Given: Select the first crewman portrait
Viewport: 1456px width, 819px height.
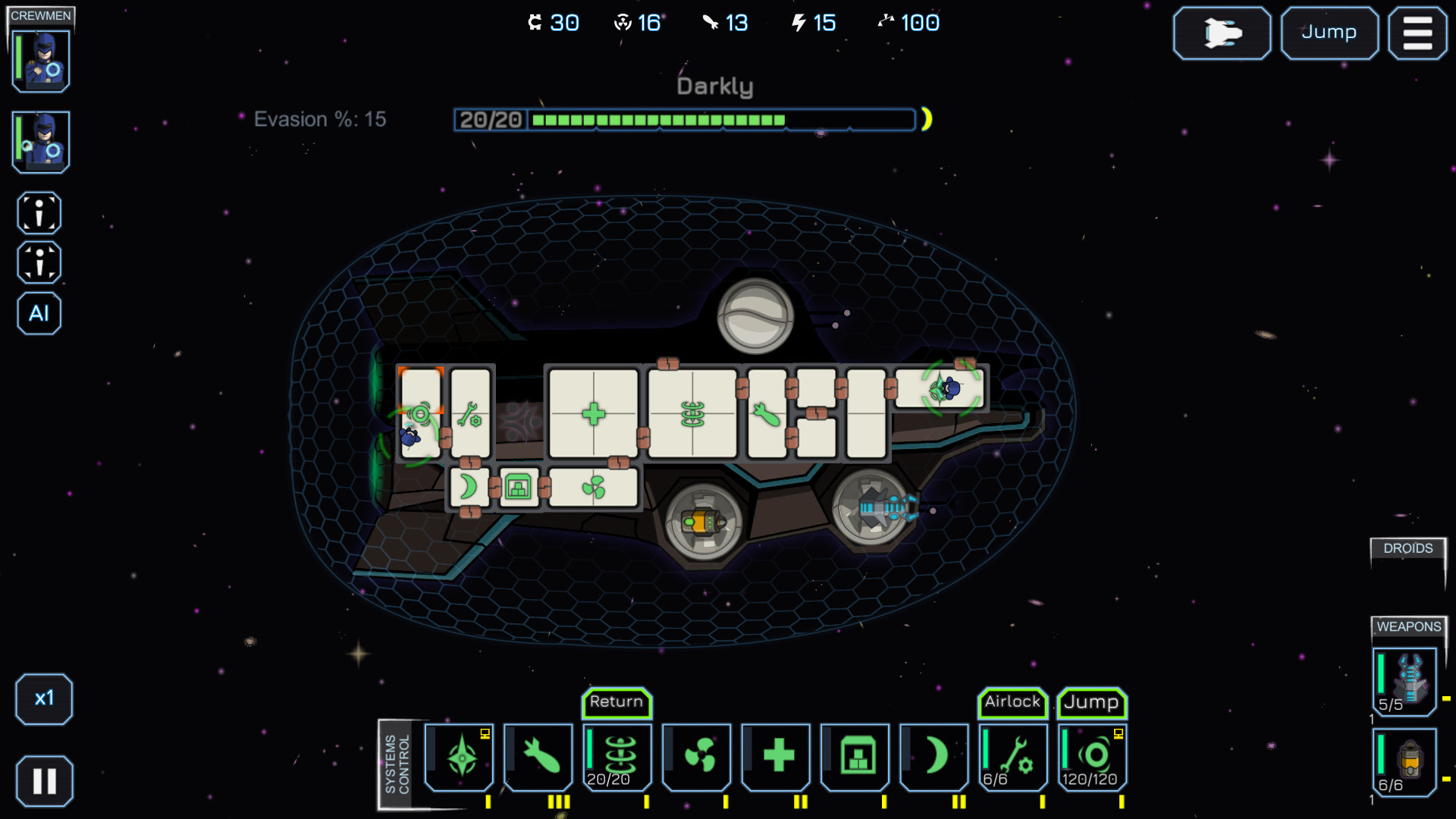Looking at the screenshot, I should (x=42, y=61).
